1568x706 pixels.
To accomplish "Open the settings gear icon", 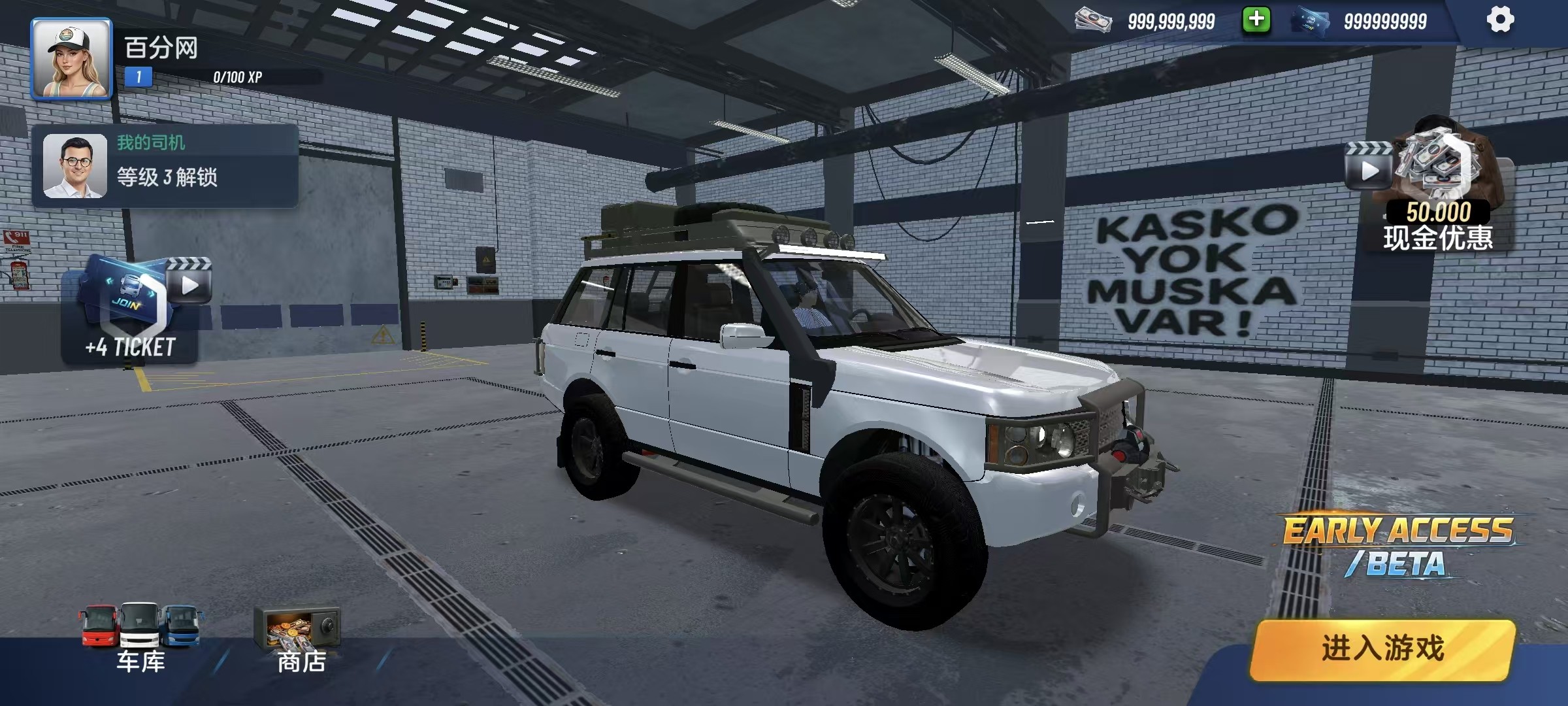I will point(1500,20).
